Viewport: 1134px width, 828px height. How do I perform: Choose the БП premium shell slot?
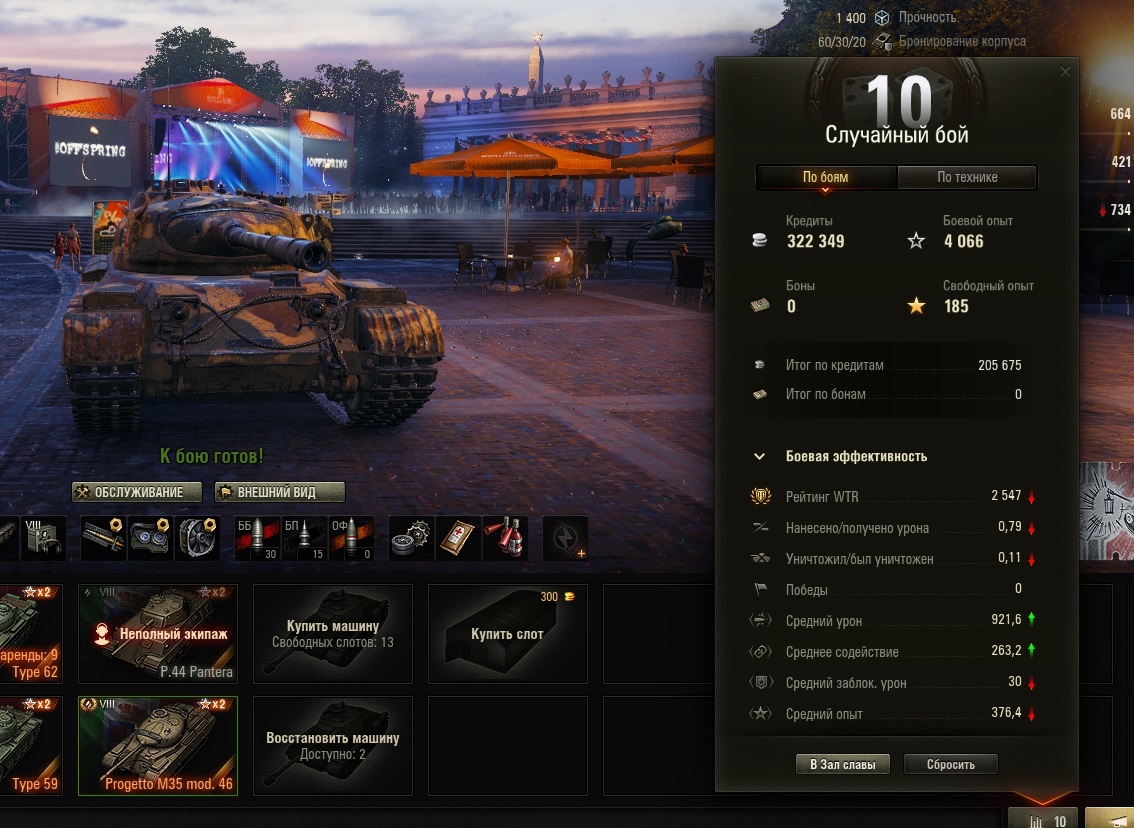point(306,538)
